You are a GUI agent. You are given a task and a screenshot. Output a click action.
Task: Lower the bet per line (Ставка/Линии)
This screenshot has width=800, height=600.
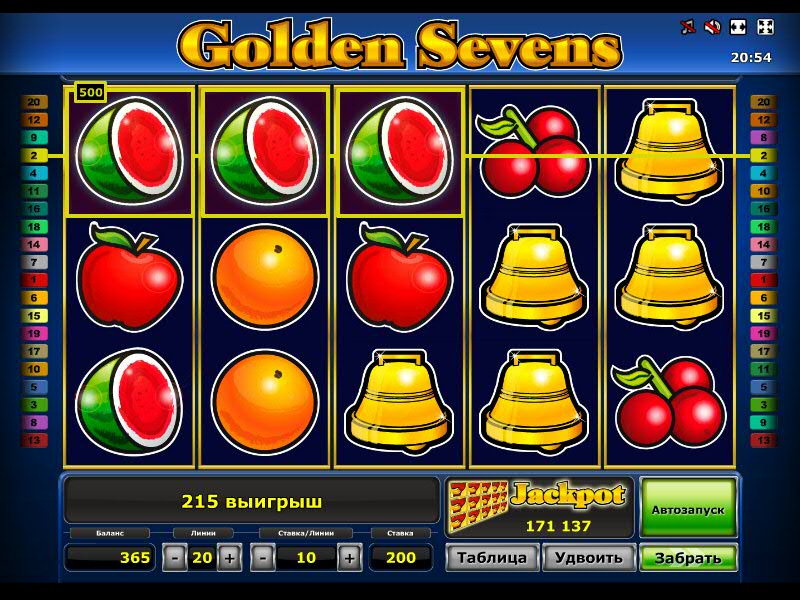263,558
